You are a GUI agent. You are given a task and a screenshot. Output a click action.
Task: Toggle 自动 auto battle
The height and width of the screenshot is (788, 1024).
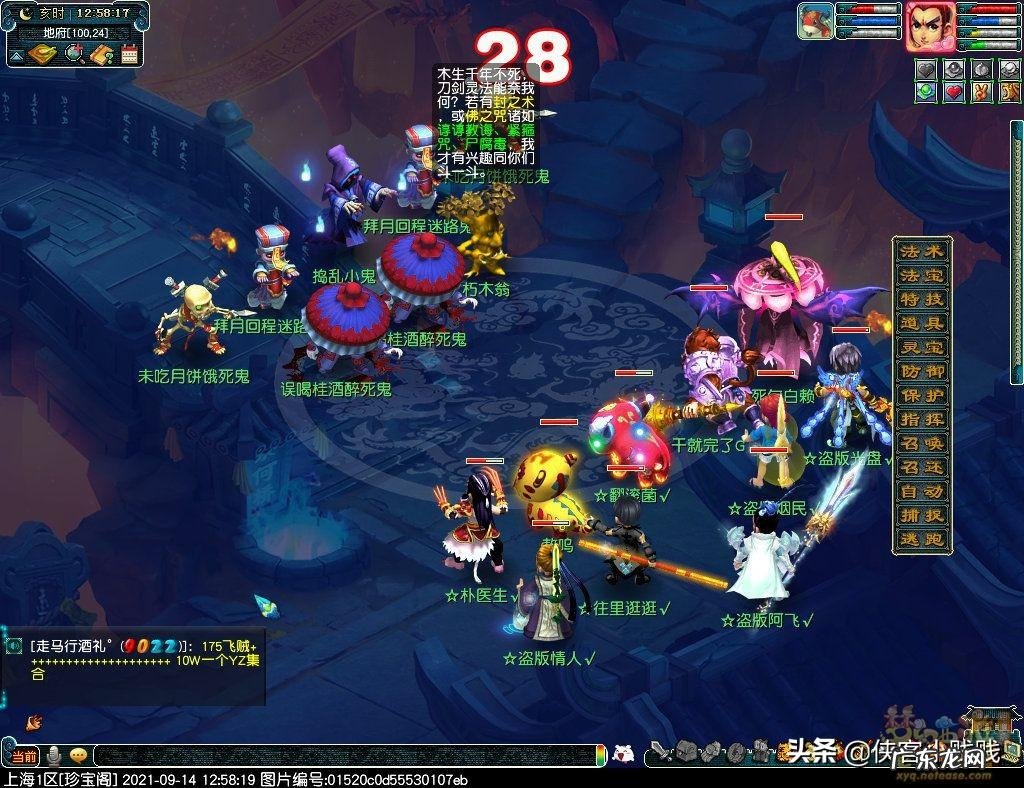pos(921,492)
